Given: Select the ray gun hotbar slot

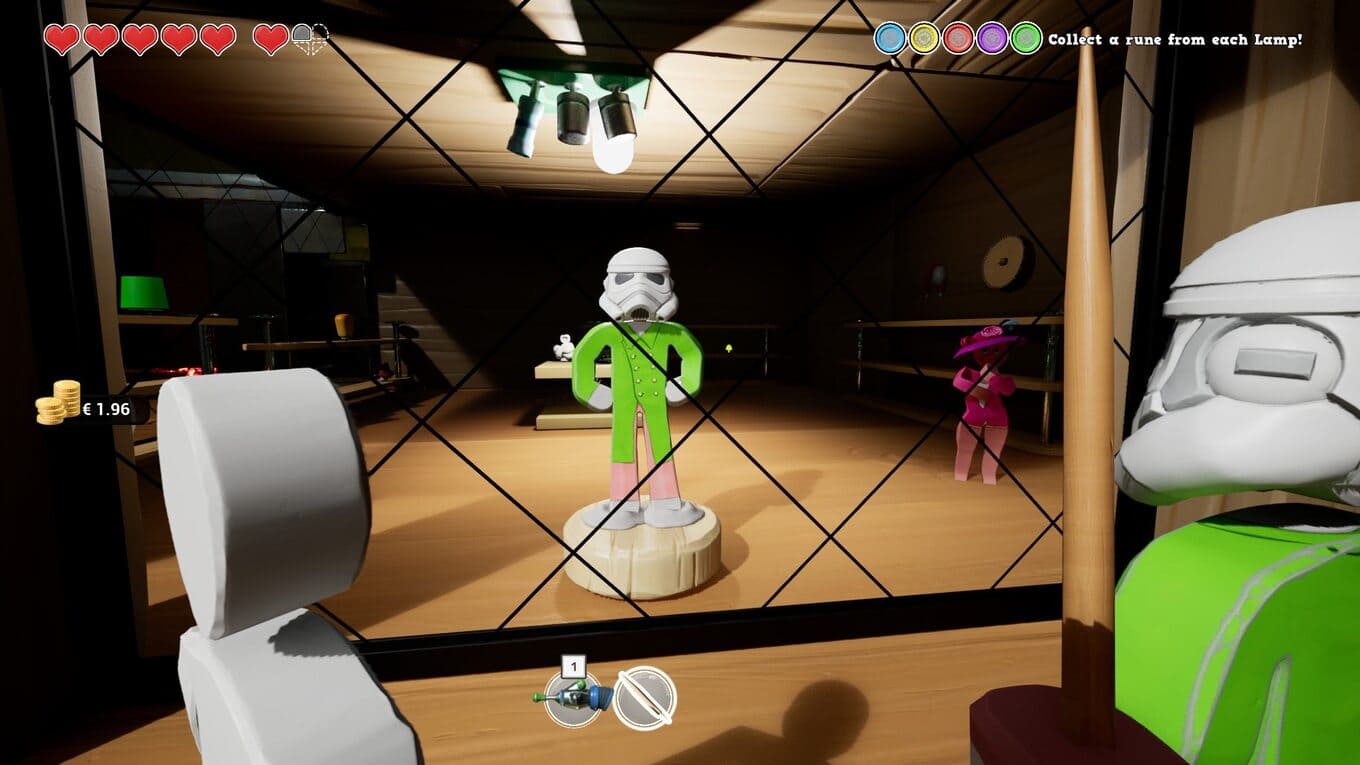Looking at the screenshot, I should (573, 697).
